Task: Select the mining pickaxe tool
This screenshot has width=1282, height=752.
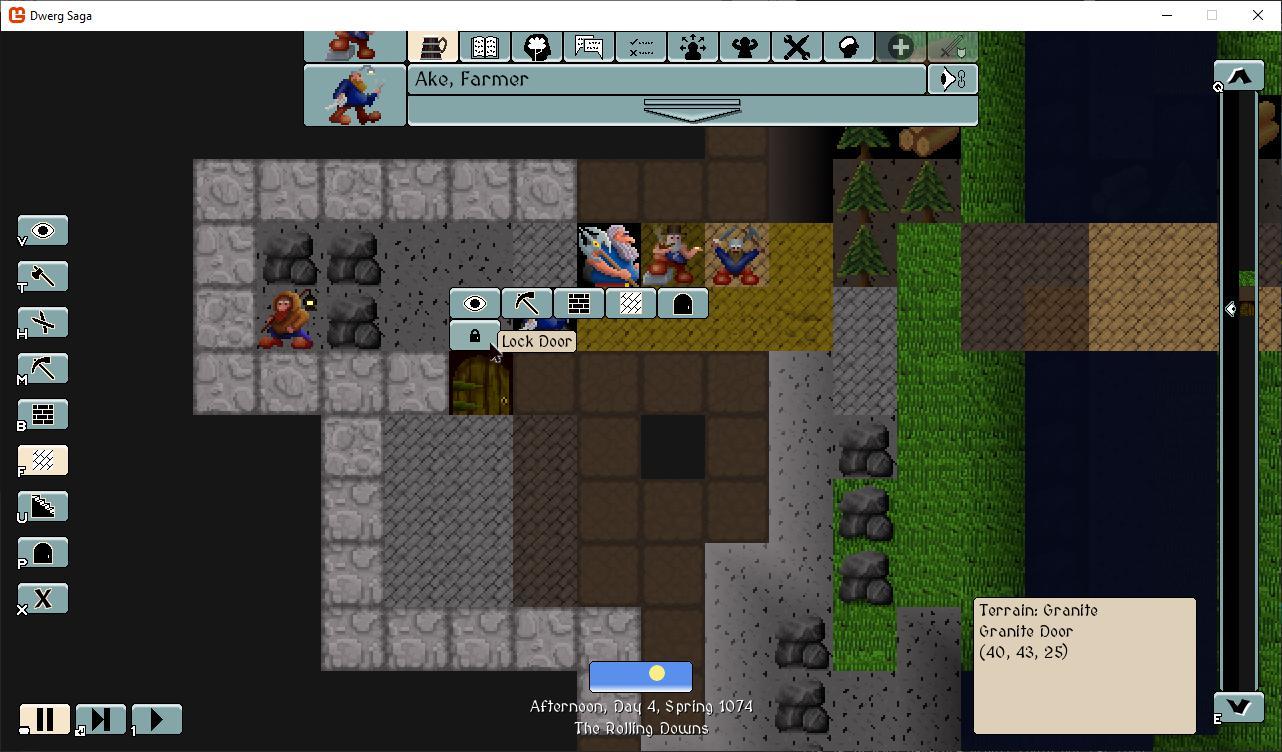Action: 43,368
